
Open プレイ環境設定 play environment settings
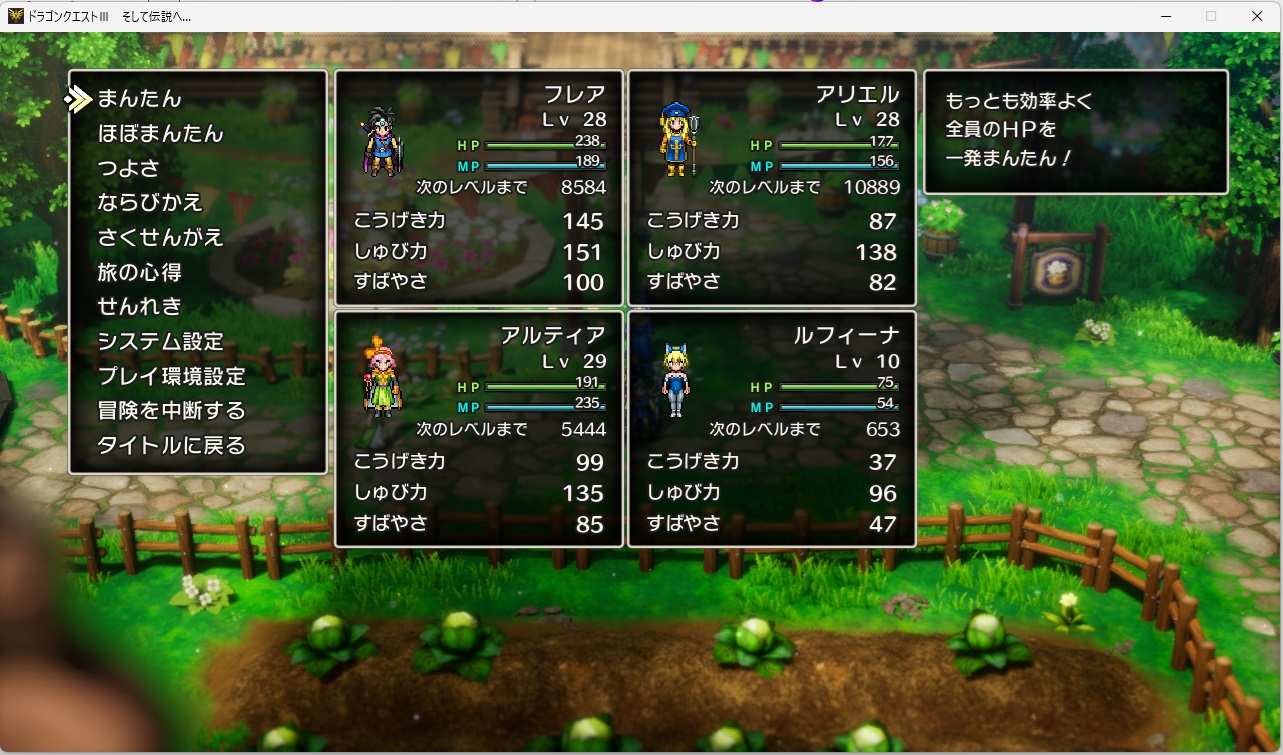click(171, 377)
